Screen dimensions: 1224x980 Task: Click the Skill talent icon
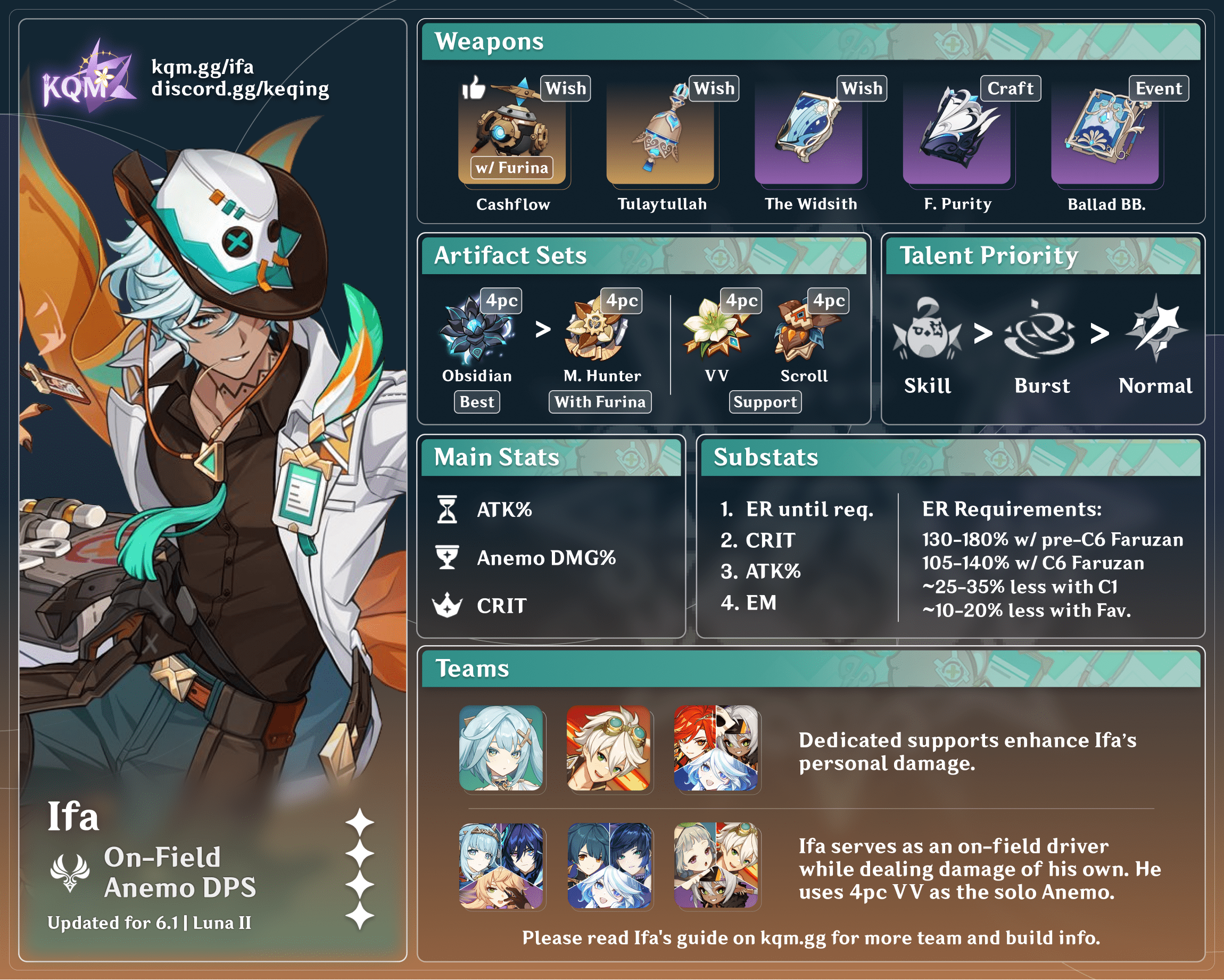(x=927, y=331)
